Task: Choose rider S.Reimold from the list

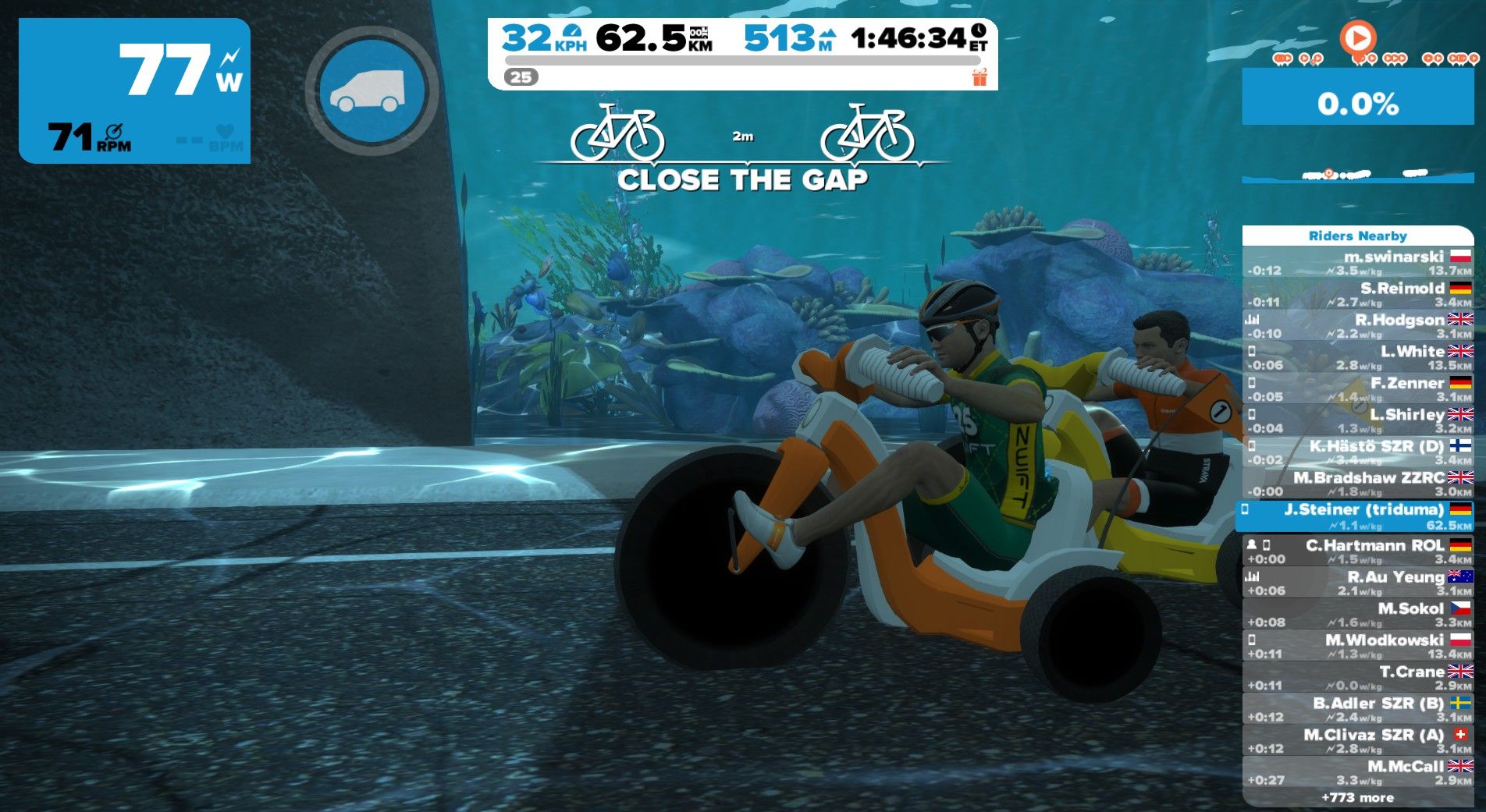Action: click(1357, 294)
